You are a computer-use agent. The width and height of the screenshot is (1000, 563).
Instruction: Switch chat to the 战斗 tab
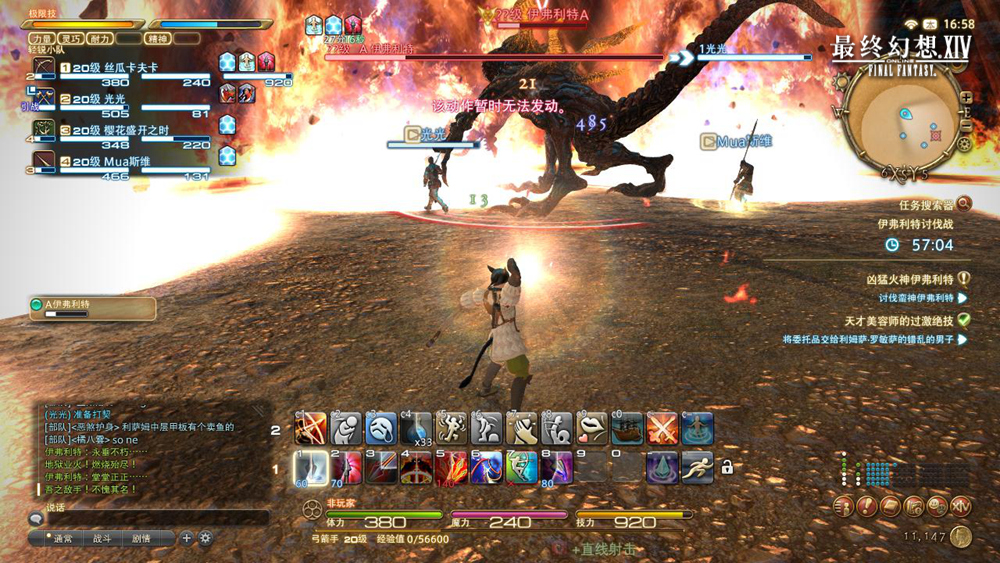point(102,538)
